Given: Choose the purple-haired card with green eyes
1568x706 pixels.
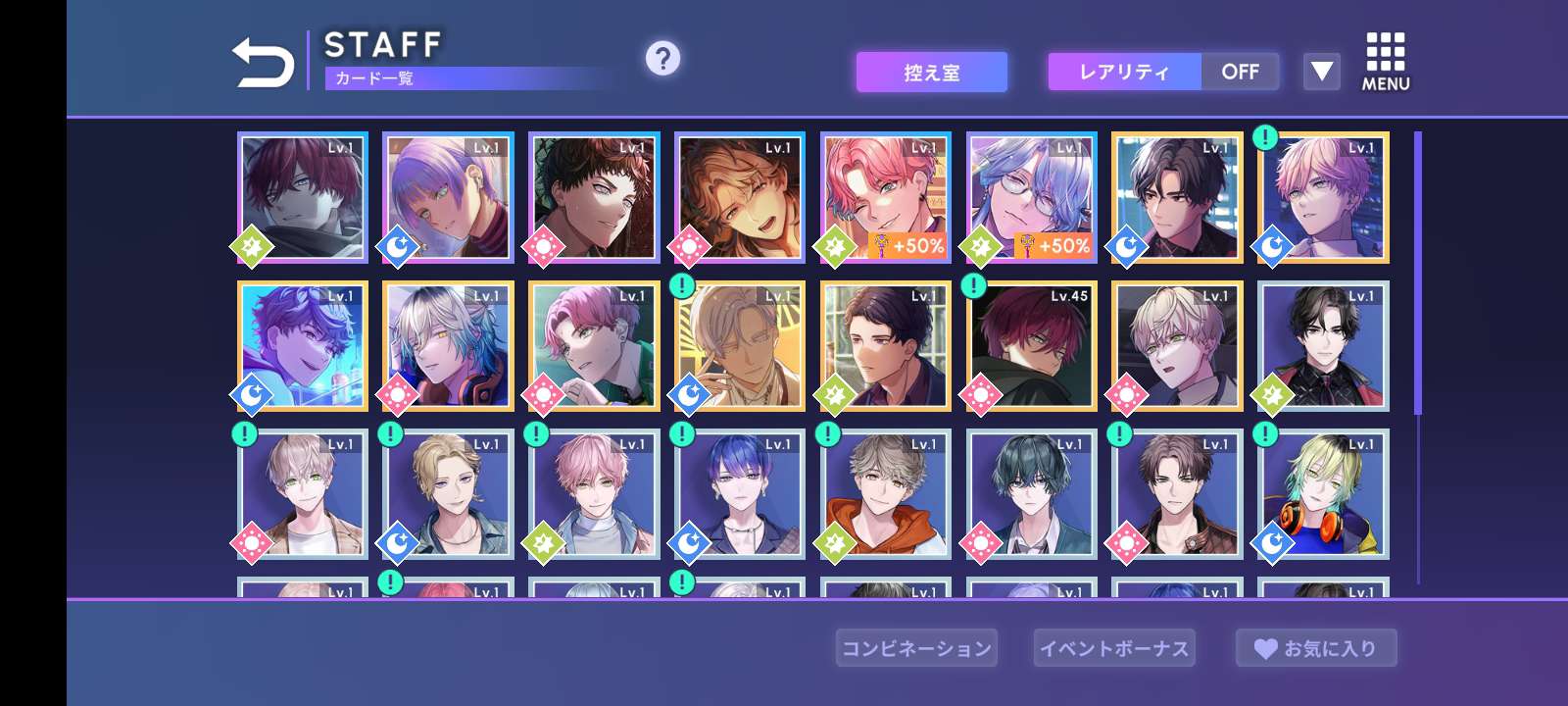Looking at the screenshot, I should (448, 198).
